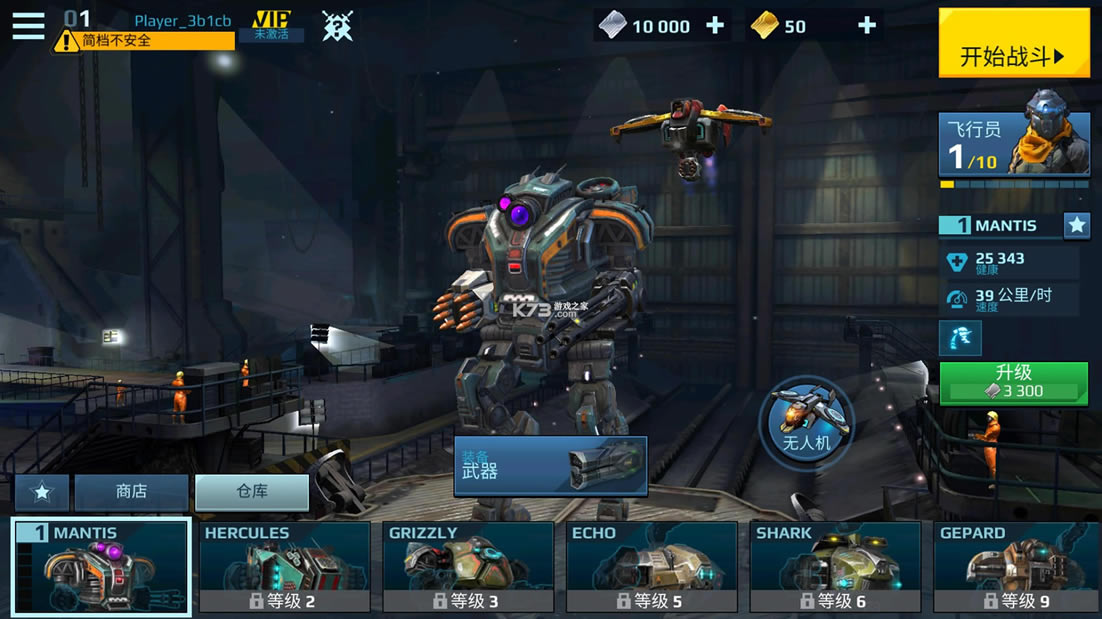1102x619 pixels.
Task: Open the pilot (飞行员) panel
Action: pyautogui.click(x=1013, y=145)
